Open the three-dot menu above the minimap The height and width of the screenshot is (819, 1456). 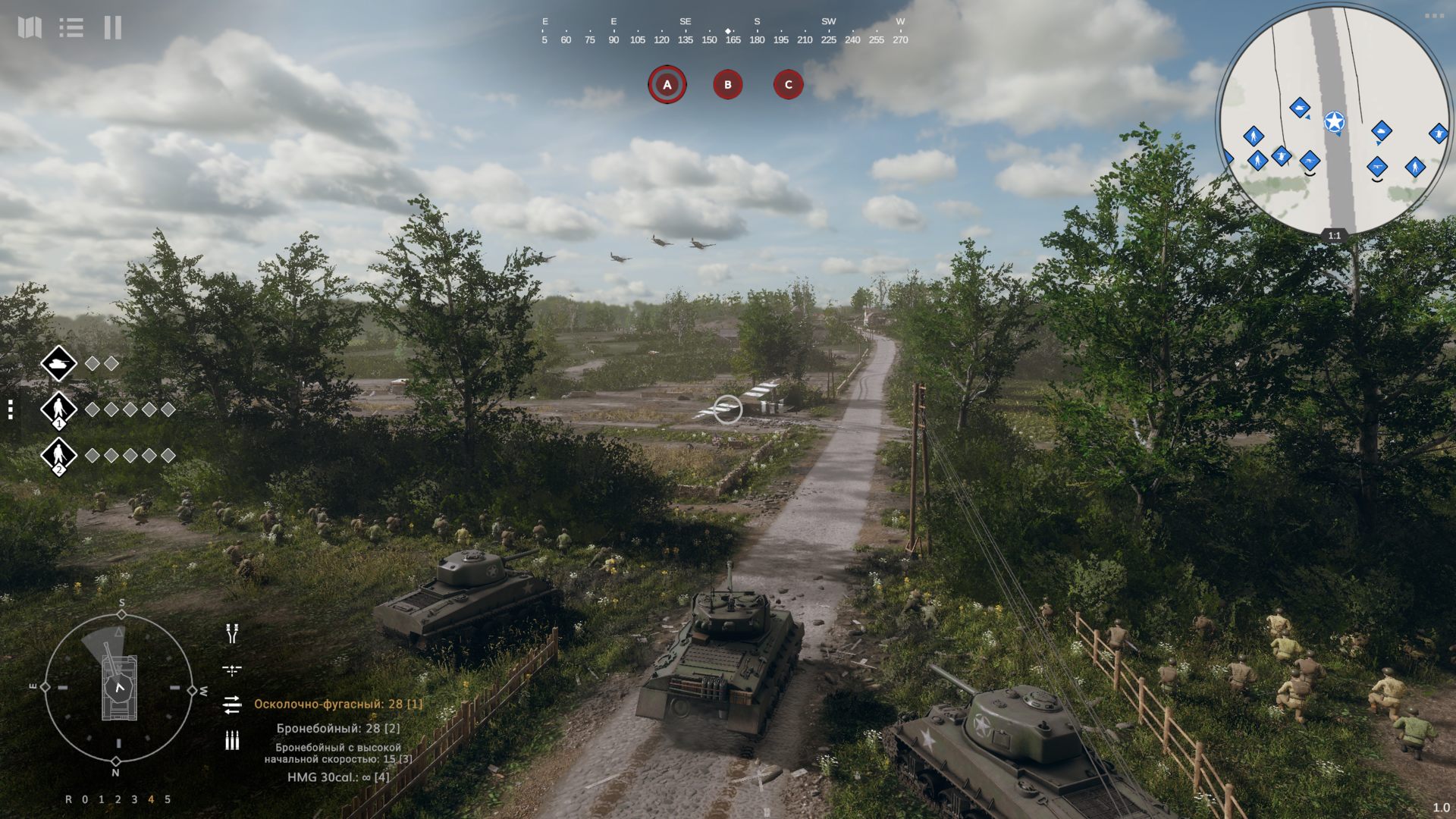[x=1434, y=15]
